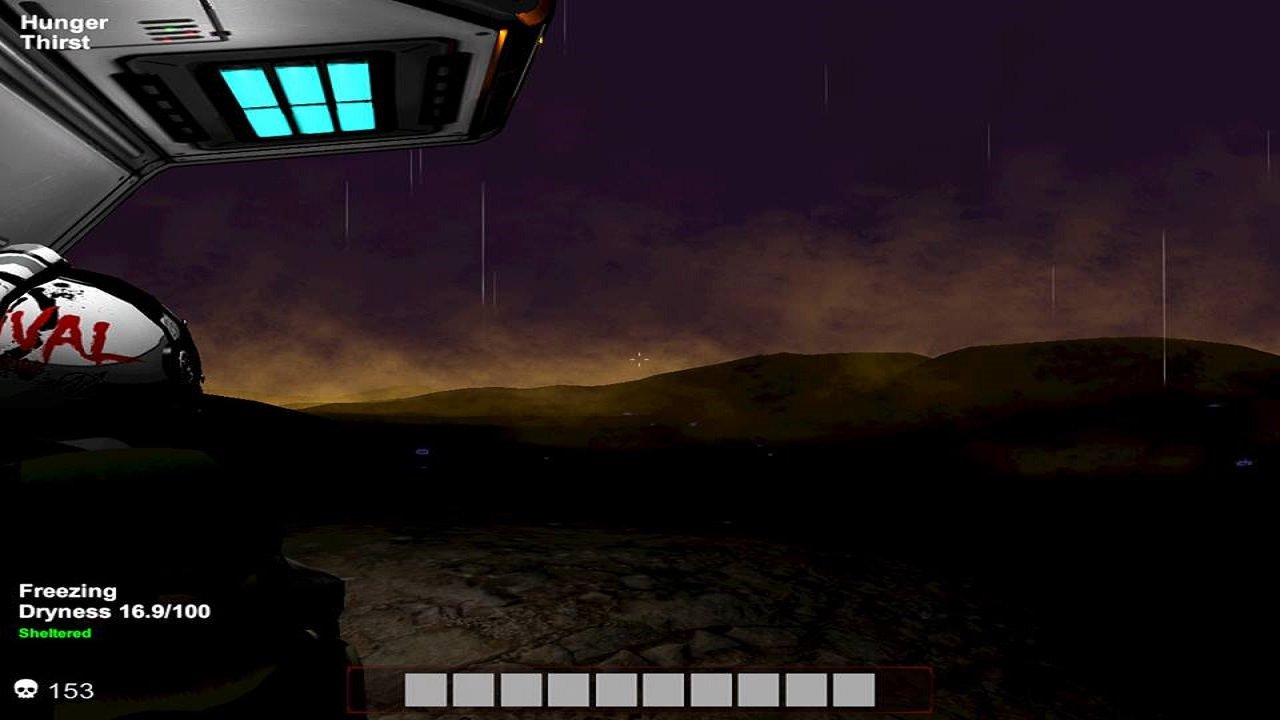Select the last hotbar slot
Screen dimensions: 1280x720
(855, 690)
